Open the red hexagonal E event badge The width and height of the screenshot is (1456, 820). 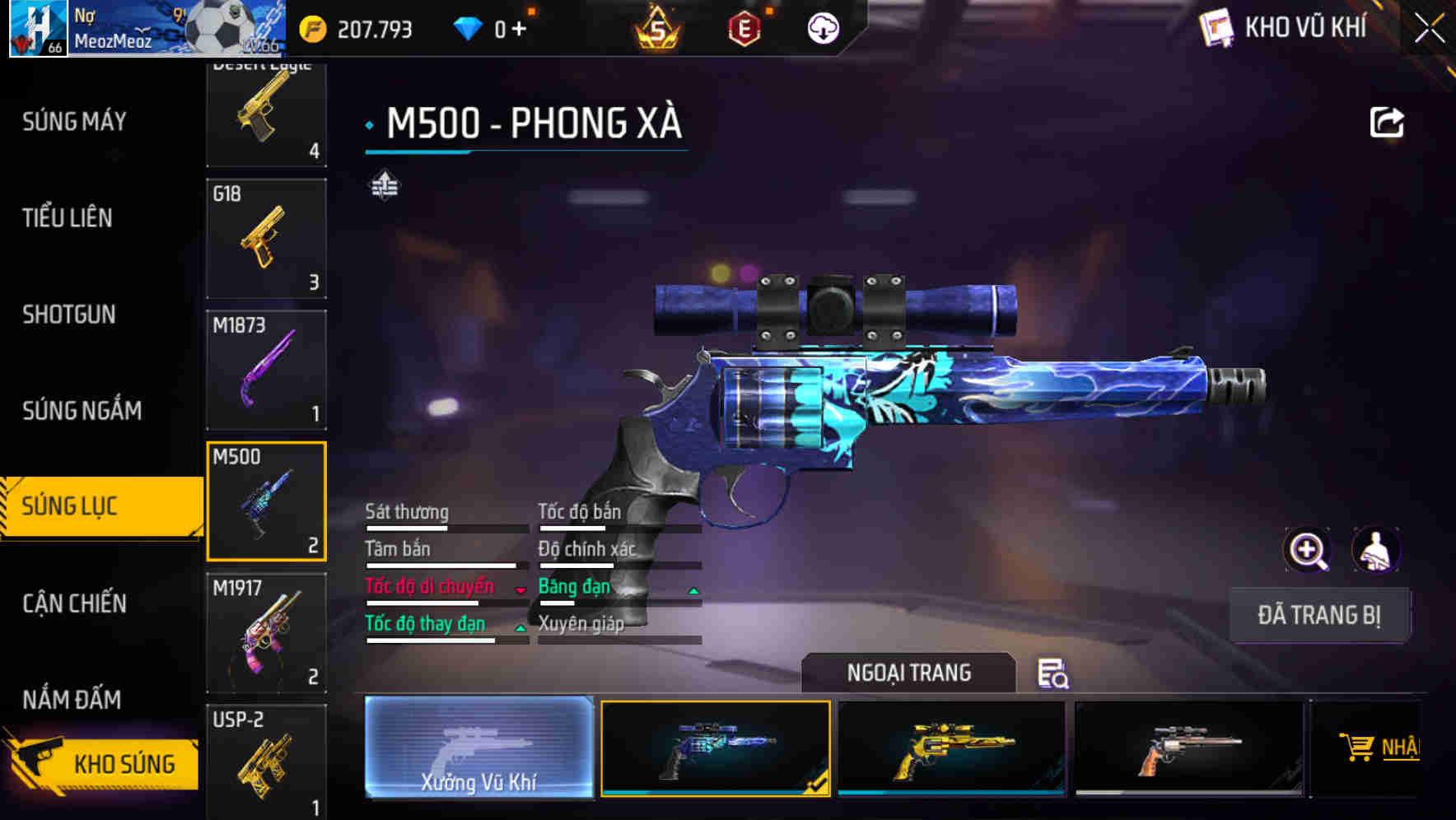point(745,26)
